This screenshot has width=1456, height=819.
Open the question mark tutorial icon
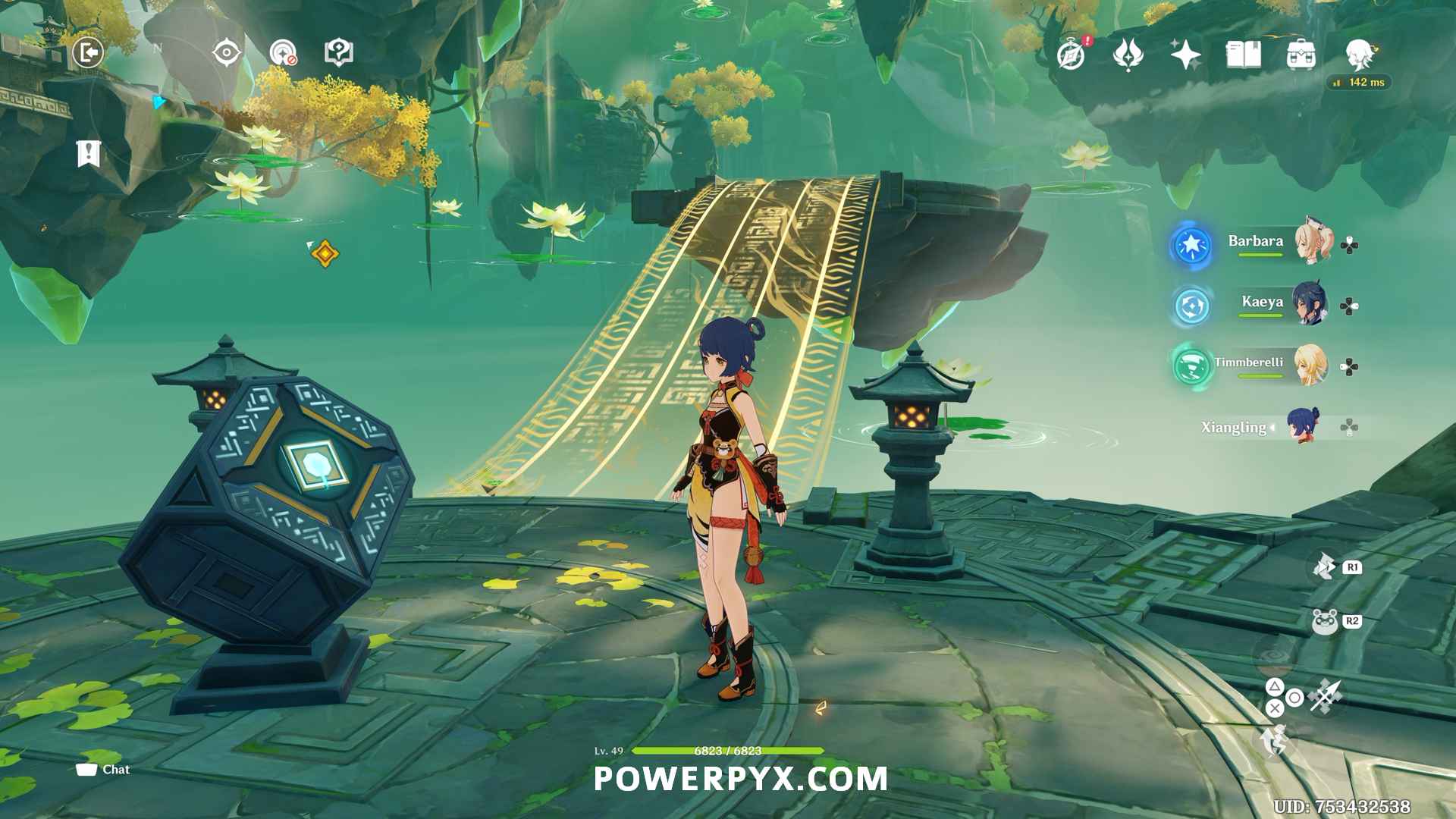(338, 53)
